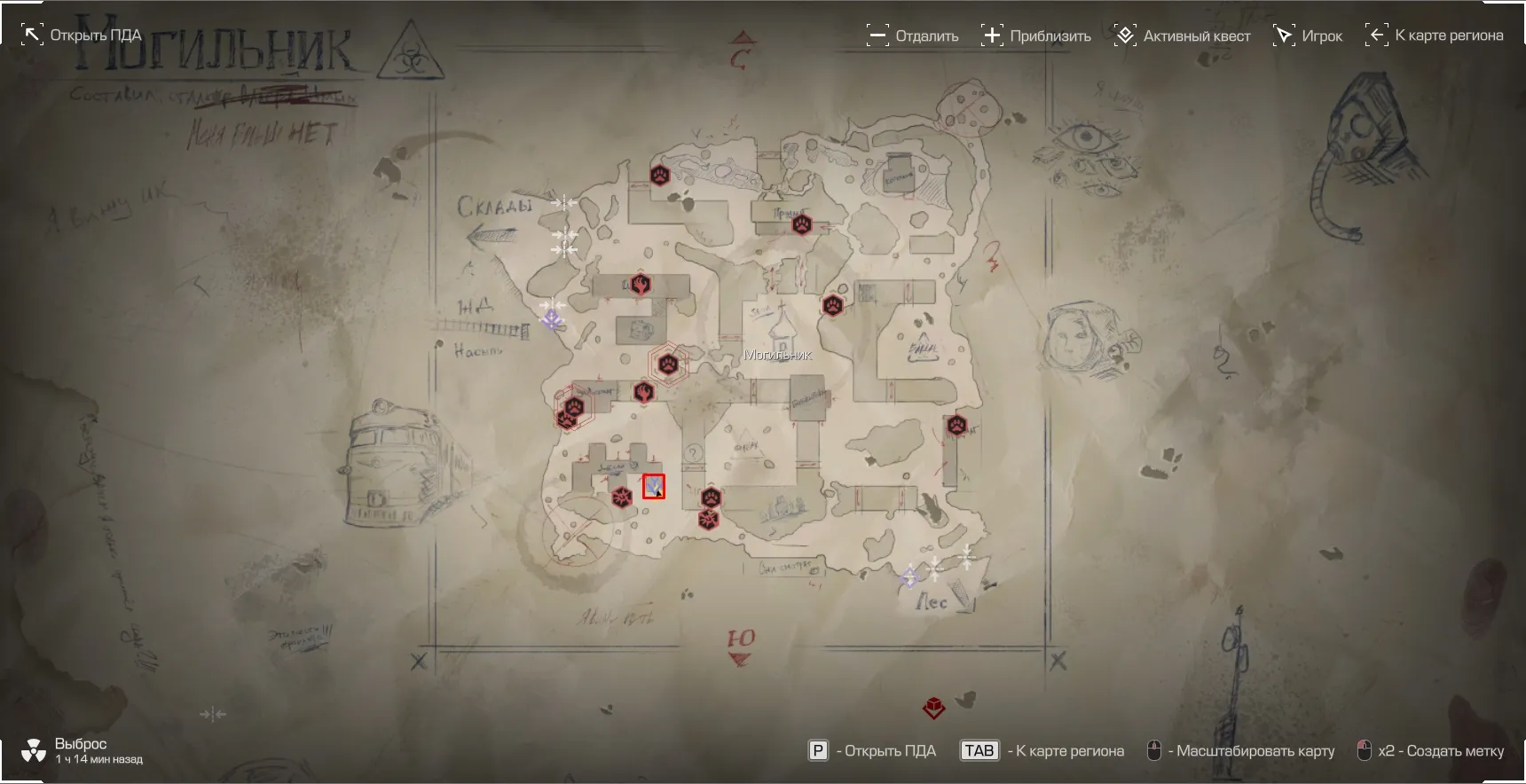Click the 'Могильник' location label
The height and width of the screenshot is (784, 1526).
777,355
